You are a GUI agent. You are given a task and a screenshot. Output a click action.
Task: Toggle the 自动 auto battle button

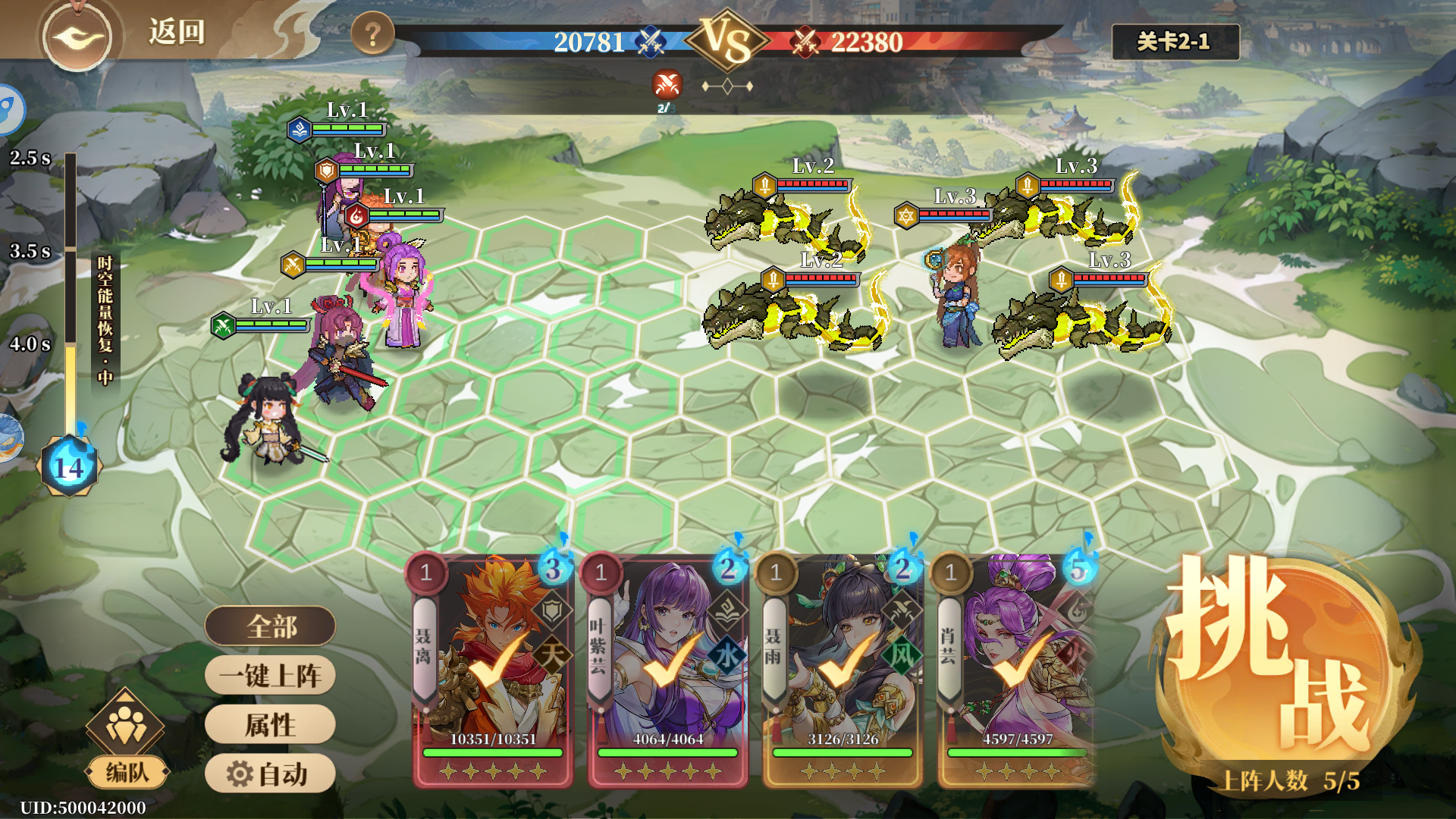pyautogui.click(x=270, y=773)
